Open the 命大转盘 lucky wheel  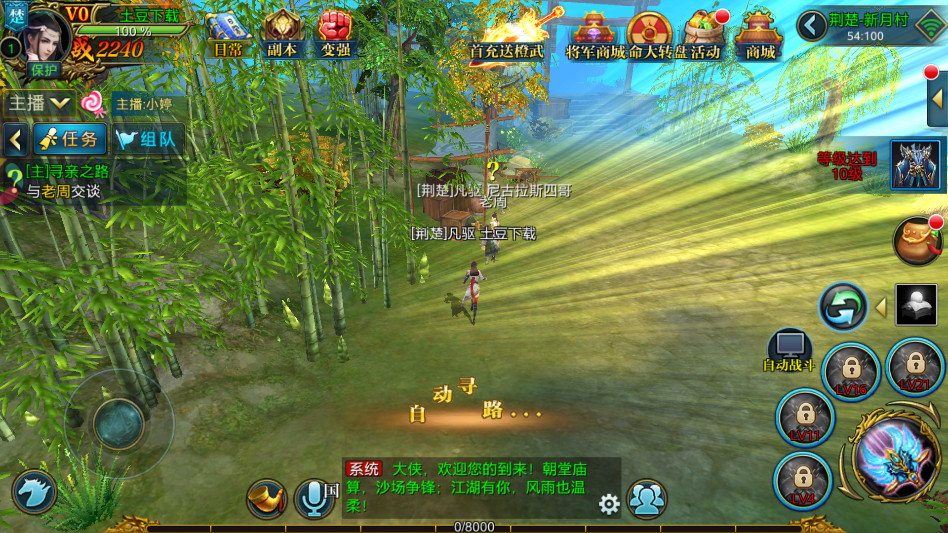650,35
